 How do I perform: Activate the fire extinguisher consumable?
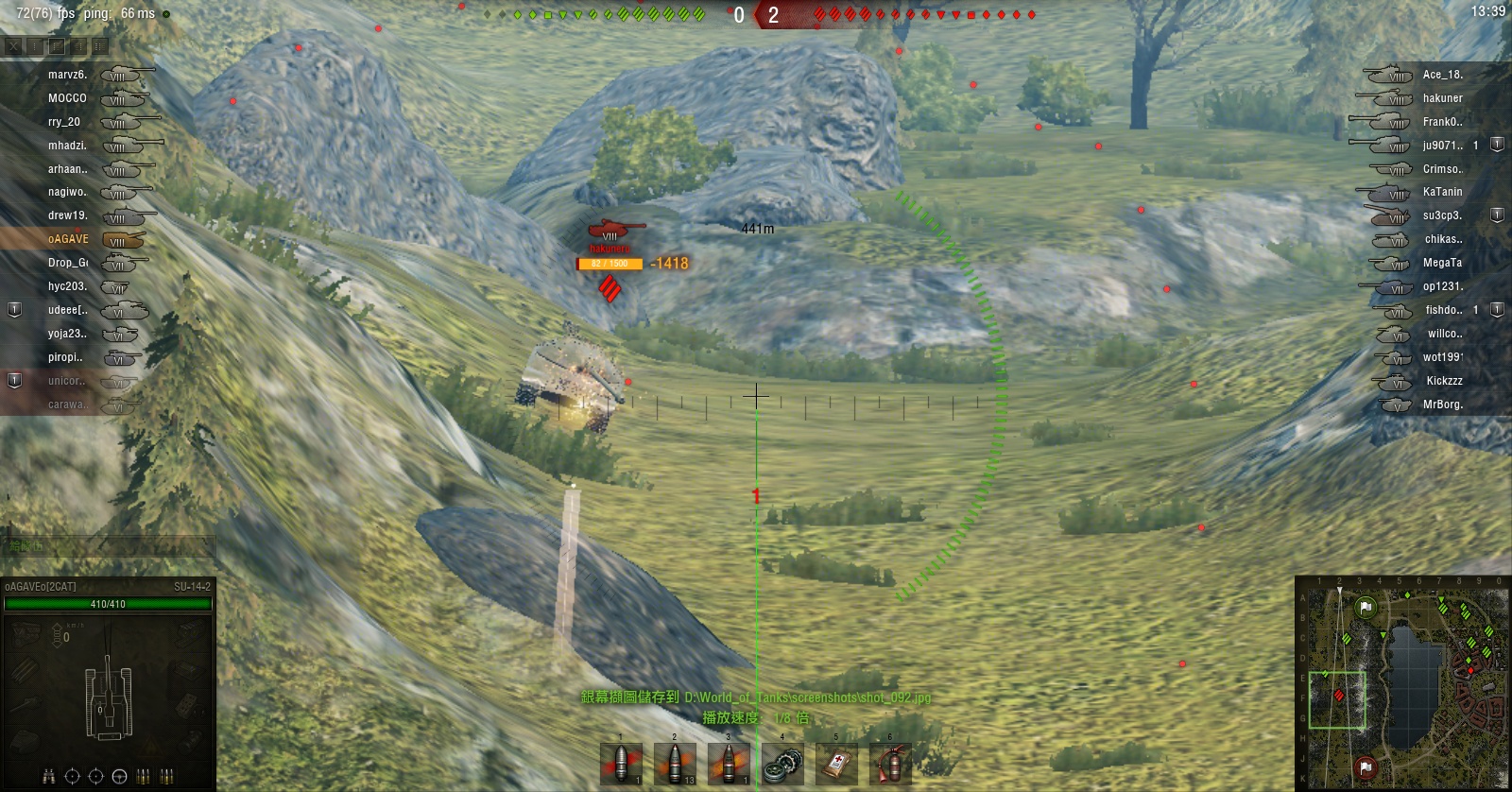pos(890,764)
